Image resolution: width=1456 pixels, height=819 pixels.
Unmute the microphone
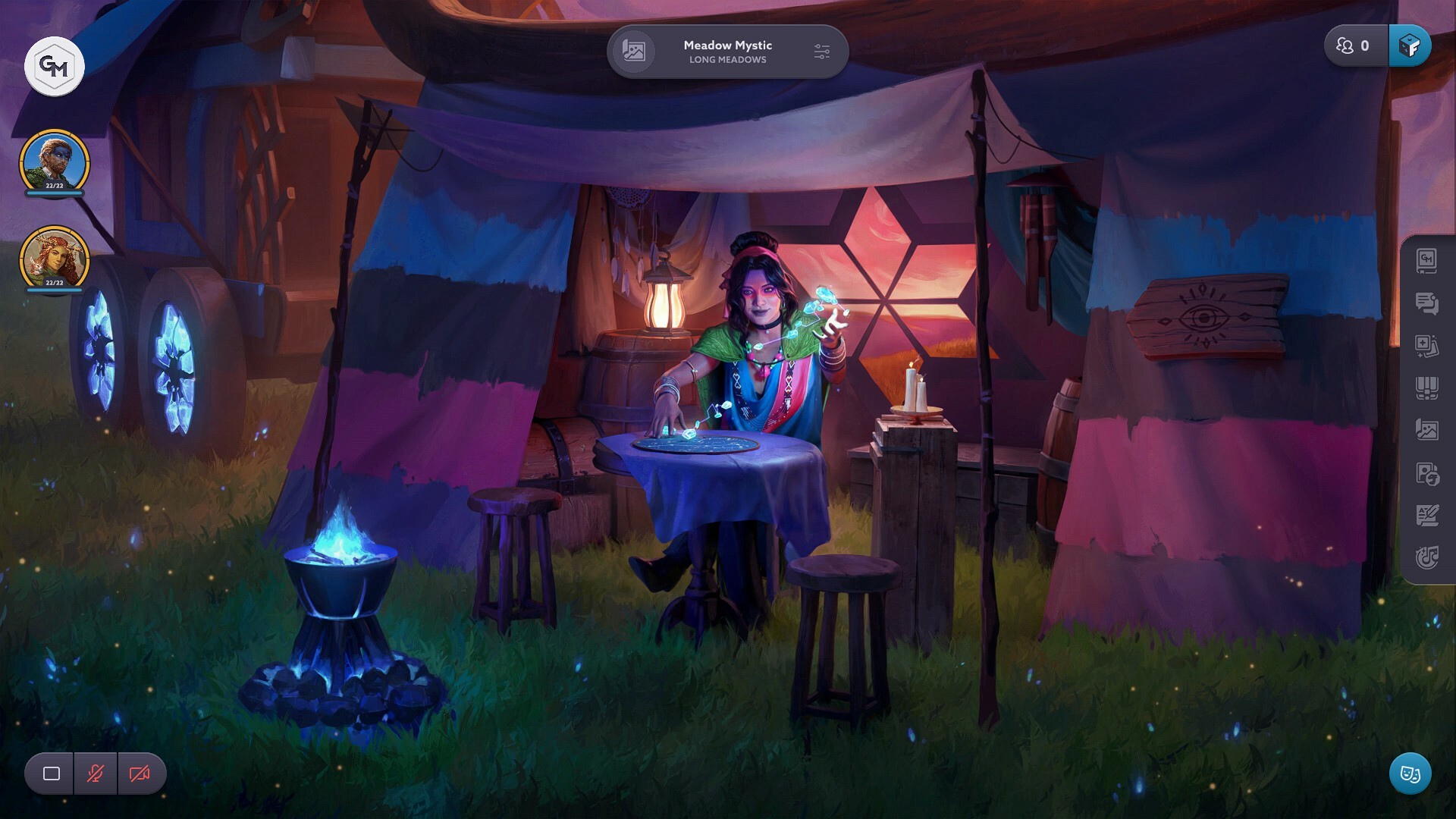pyautogui.click(x=95, y=773)
